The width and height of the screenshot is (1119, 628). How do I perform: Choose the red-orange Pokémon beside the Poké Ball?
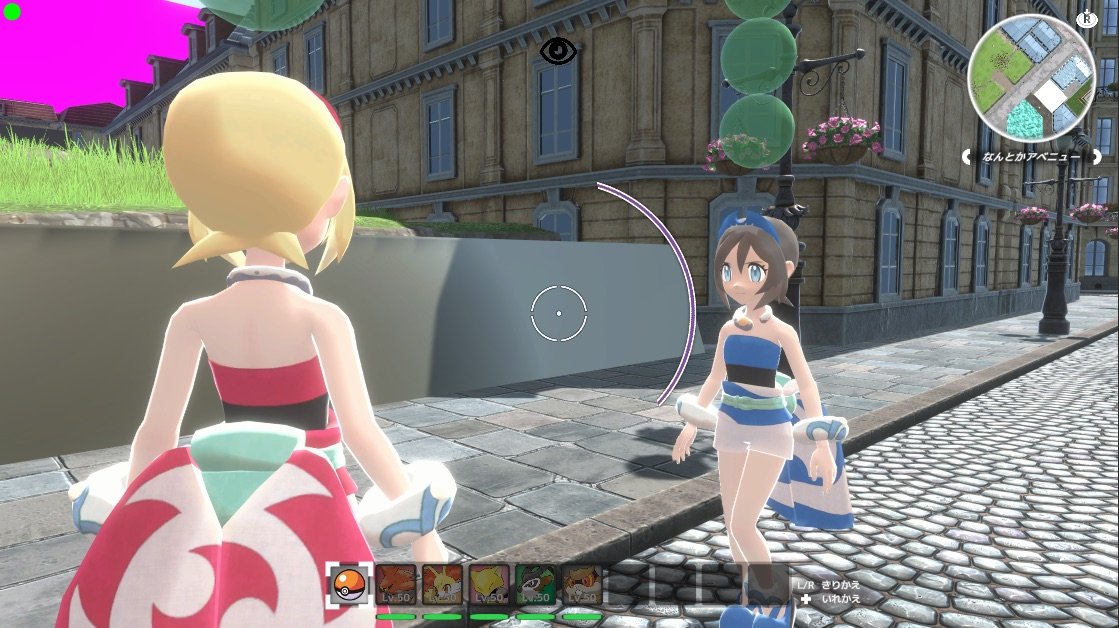[396, 585]
